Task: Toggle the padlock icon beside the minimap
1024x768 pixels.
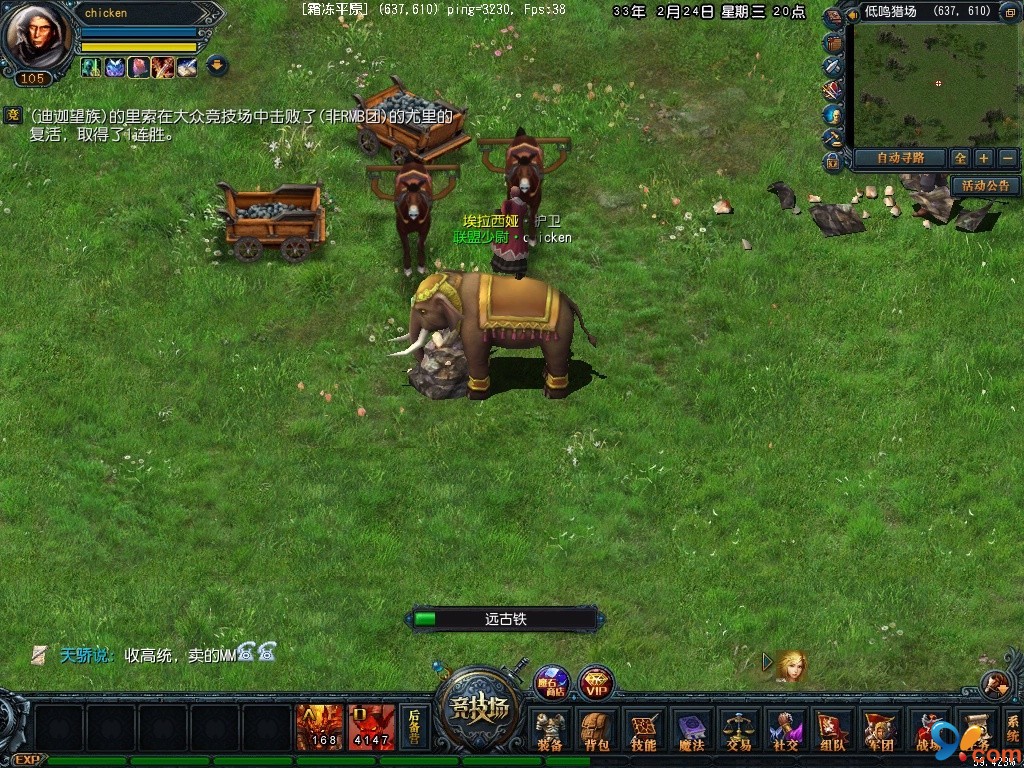Action: pyautogui.click(x=832, y=161)
